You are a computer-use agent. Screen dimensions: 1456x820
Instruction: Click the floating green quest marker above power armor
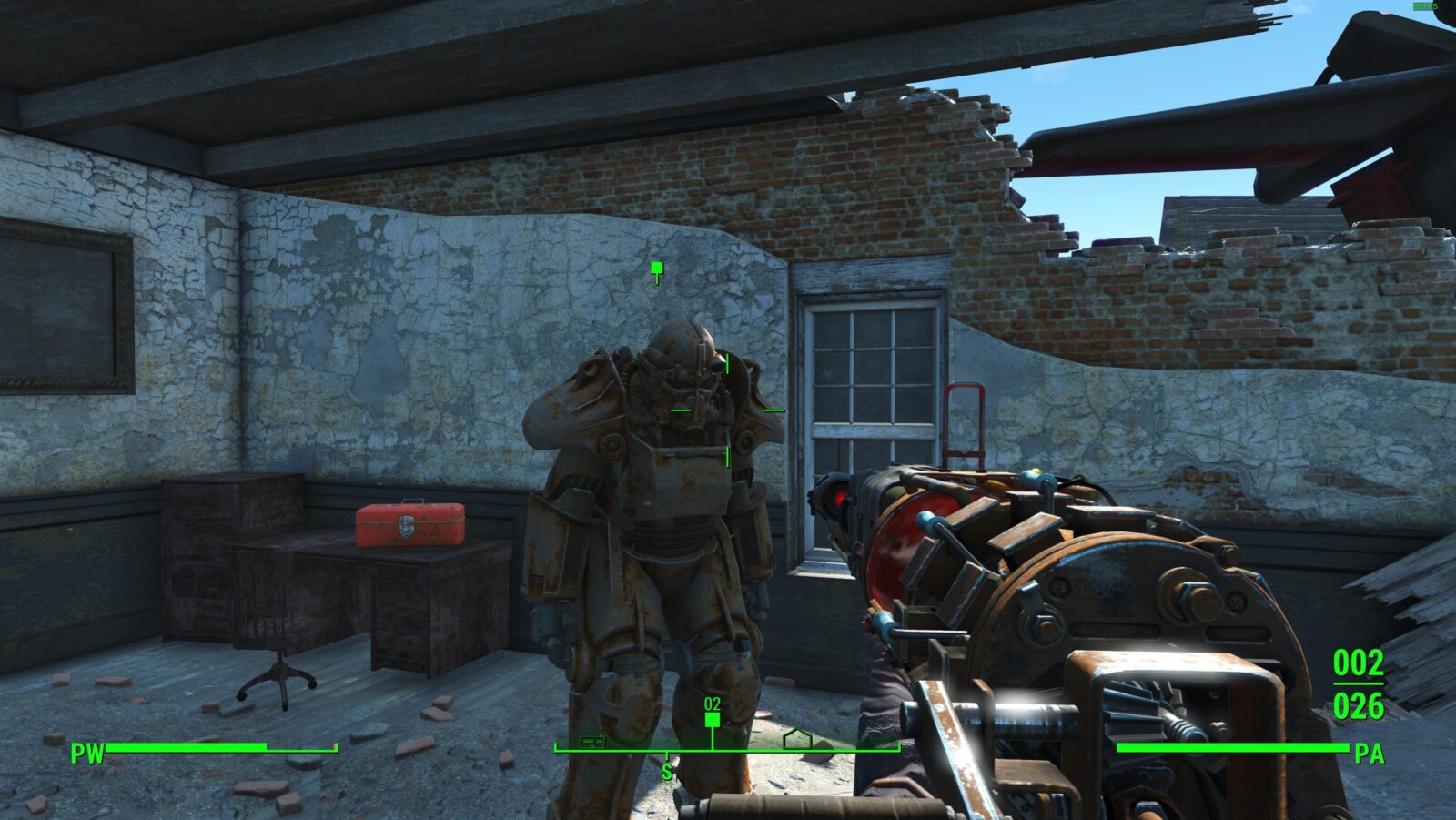[657, 268]
